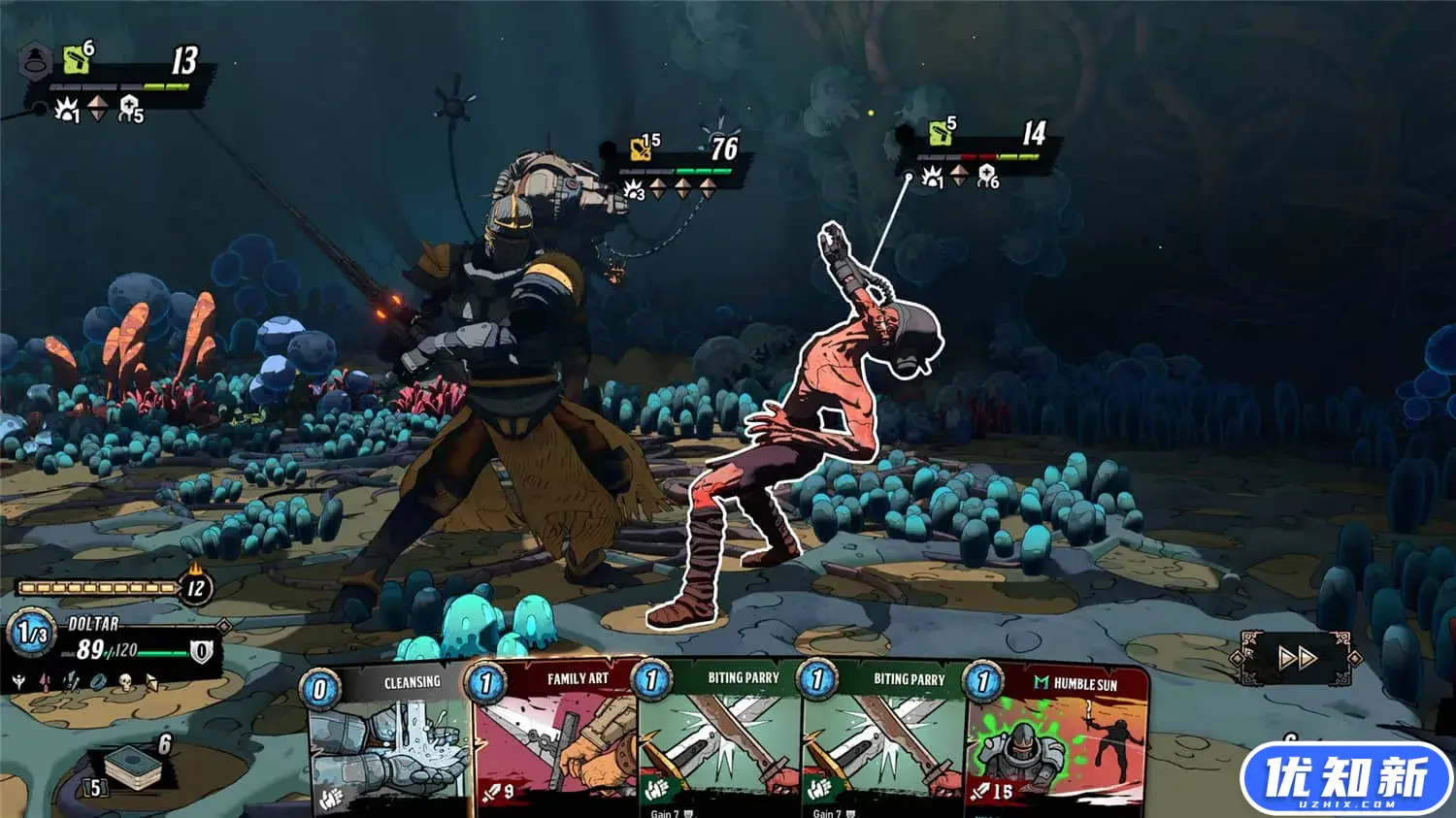Screen dimensions: 1456x818
Task: Inspect the green pistol intent icon showing 6
Action: [x=78, y=59]
